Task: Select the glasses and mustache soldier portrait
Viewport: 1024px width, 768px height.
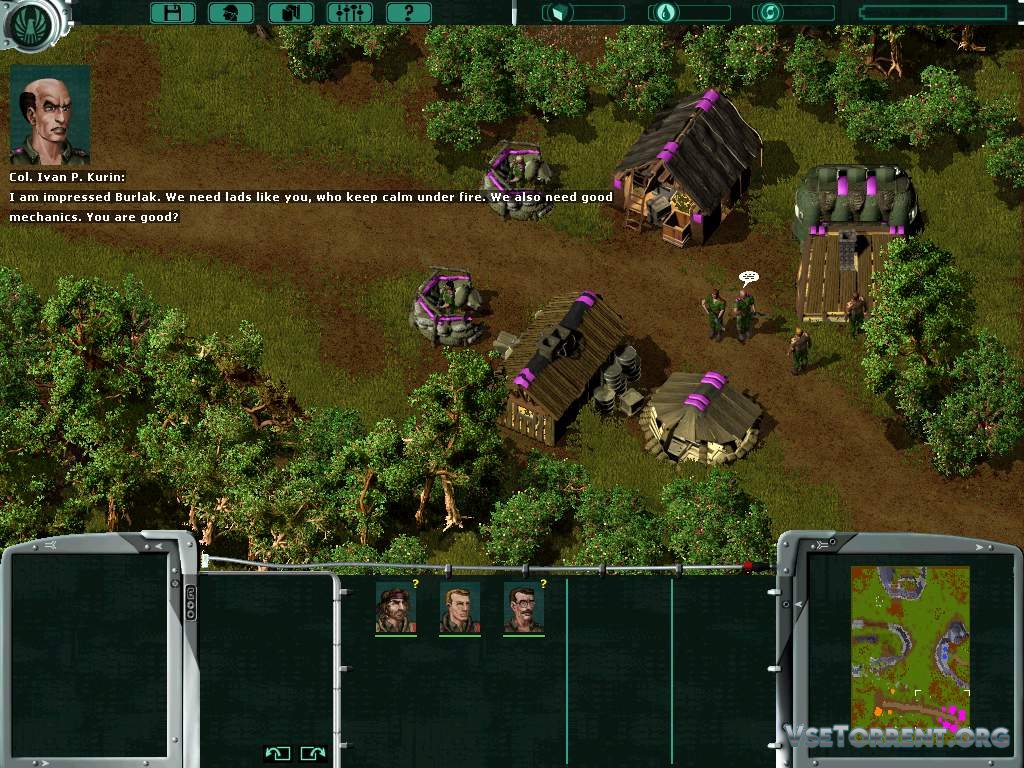Action: 524,607
